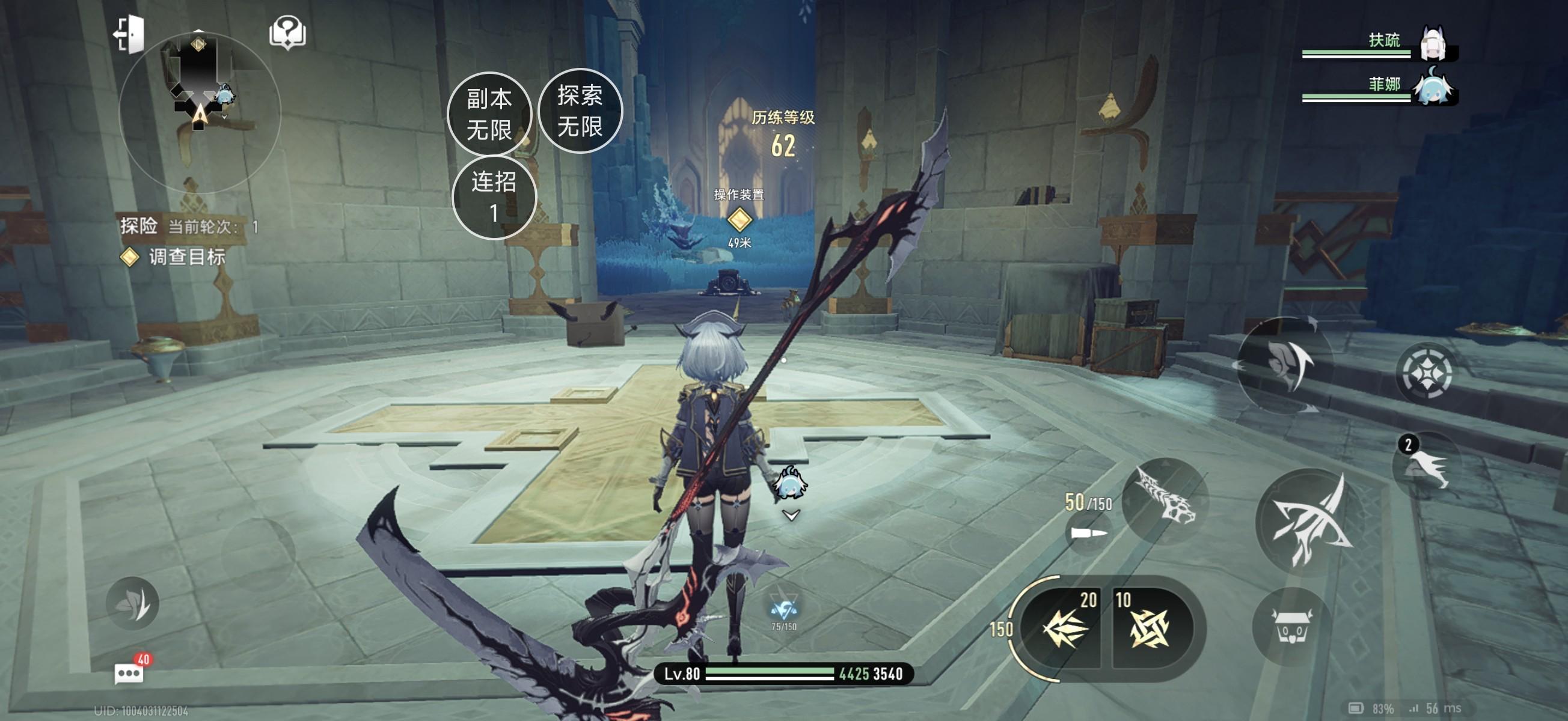Screen dimensions: 1568x721
Task: Activate the horned creature summon button
Action: pyautogui.click(x=1290, y=627)
